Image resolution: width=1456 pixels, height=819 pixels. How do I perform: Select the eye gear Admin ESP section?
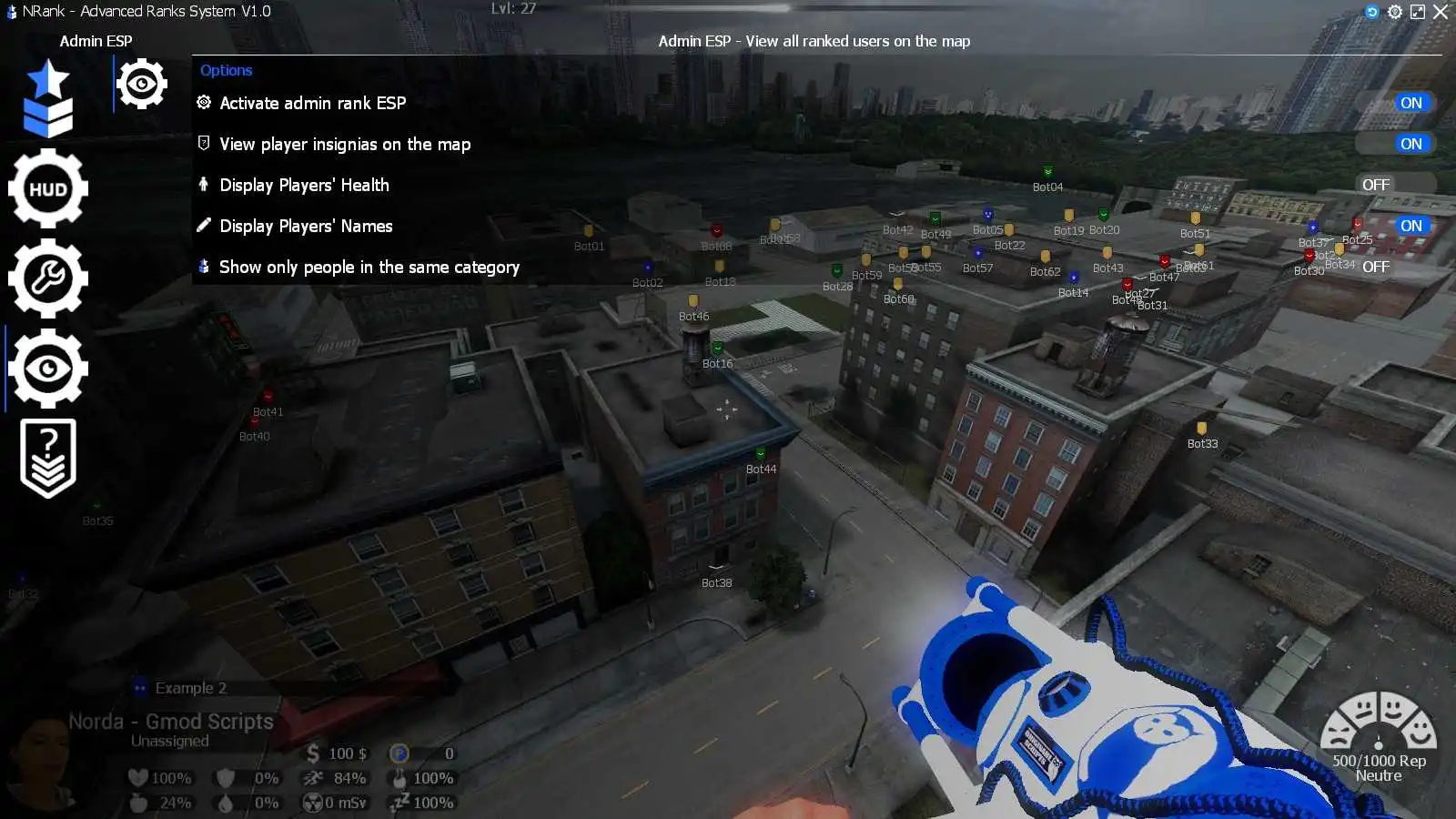pyautogui.click(x=48, y=369)
